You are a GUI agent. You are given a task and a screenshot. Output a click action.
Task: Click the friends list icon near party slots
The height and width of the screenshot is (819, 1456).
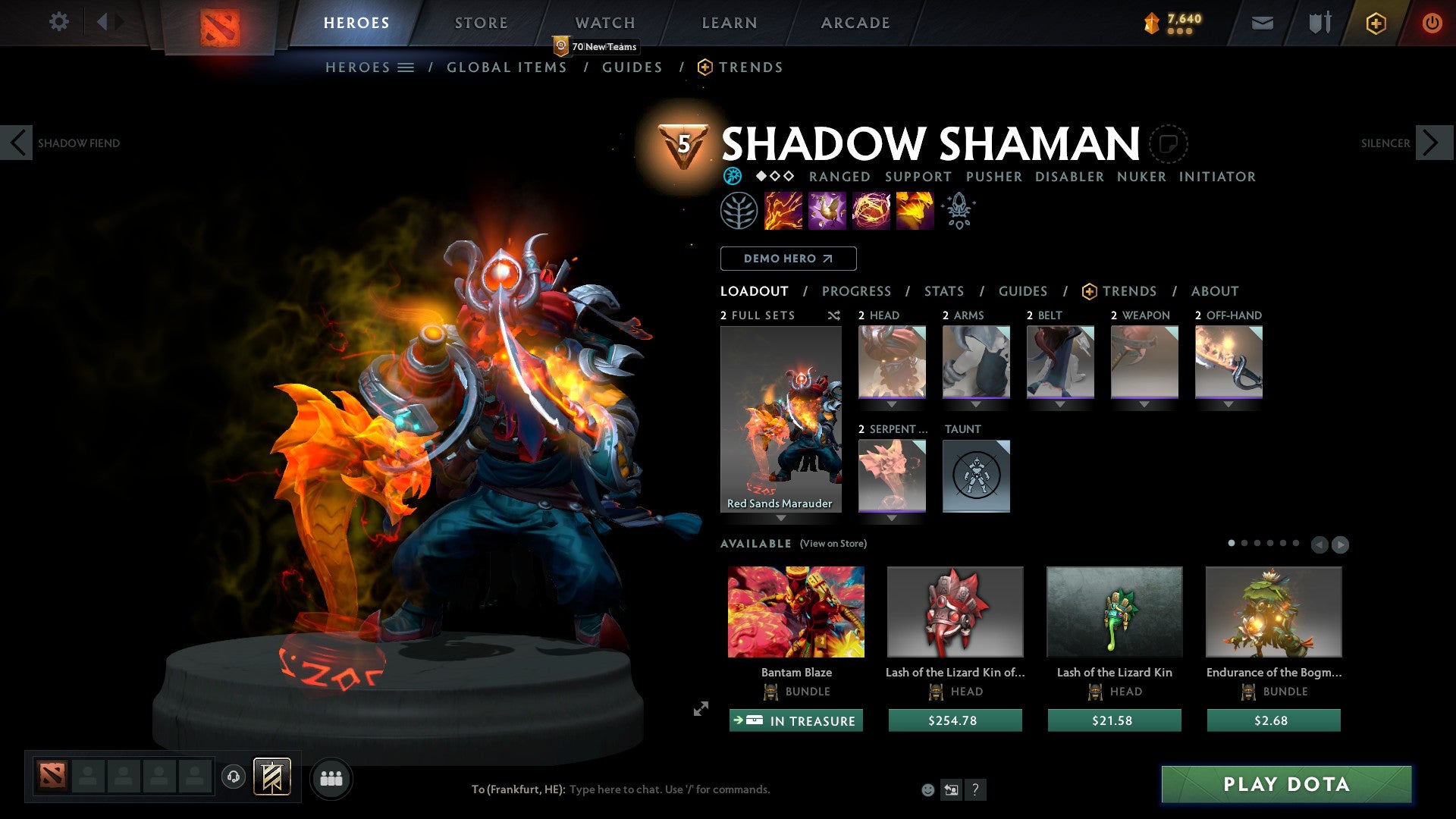330,777
